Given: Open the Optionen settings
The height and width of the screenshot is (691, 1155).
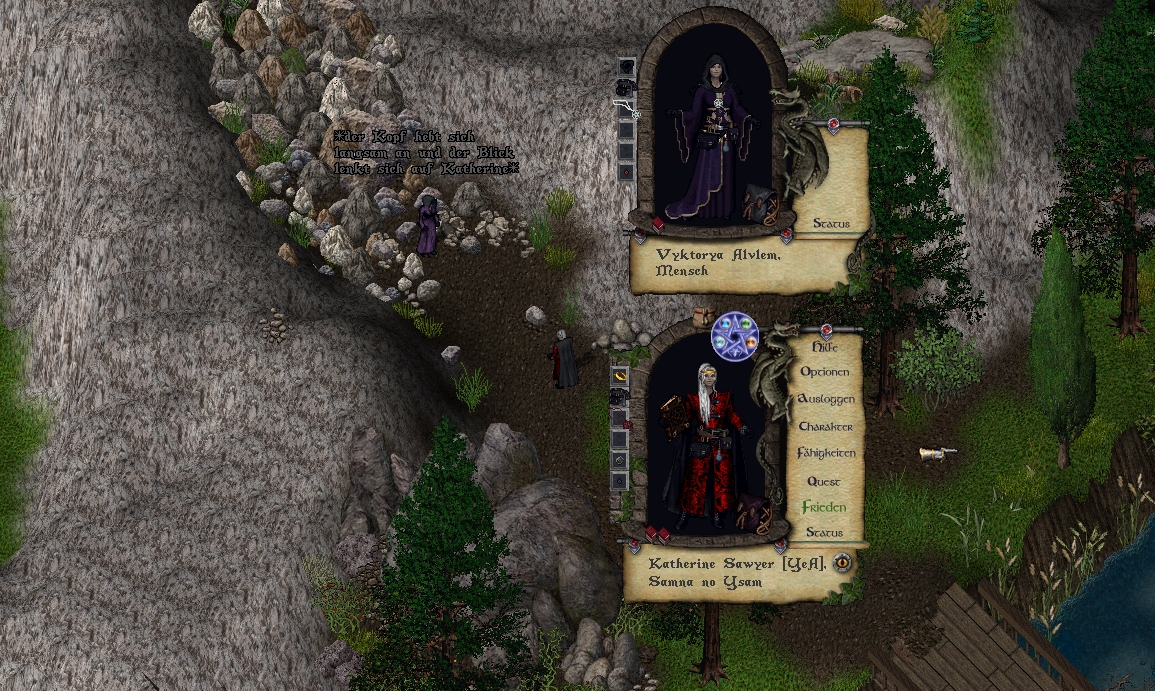Looking at the screenshot, I should (x=825, y=372).
